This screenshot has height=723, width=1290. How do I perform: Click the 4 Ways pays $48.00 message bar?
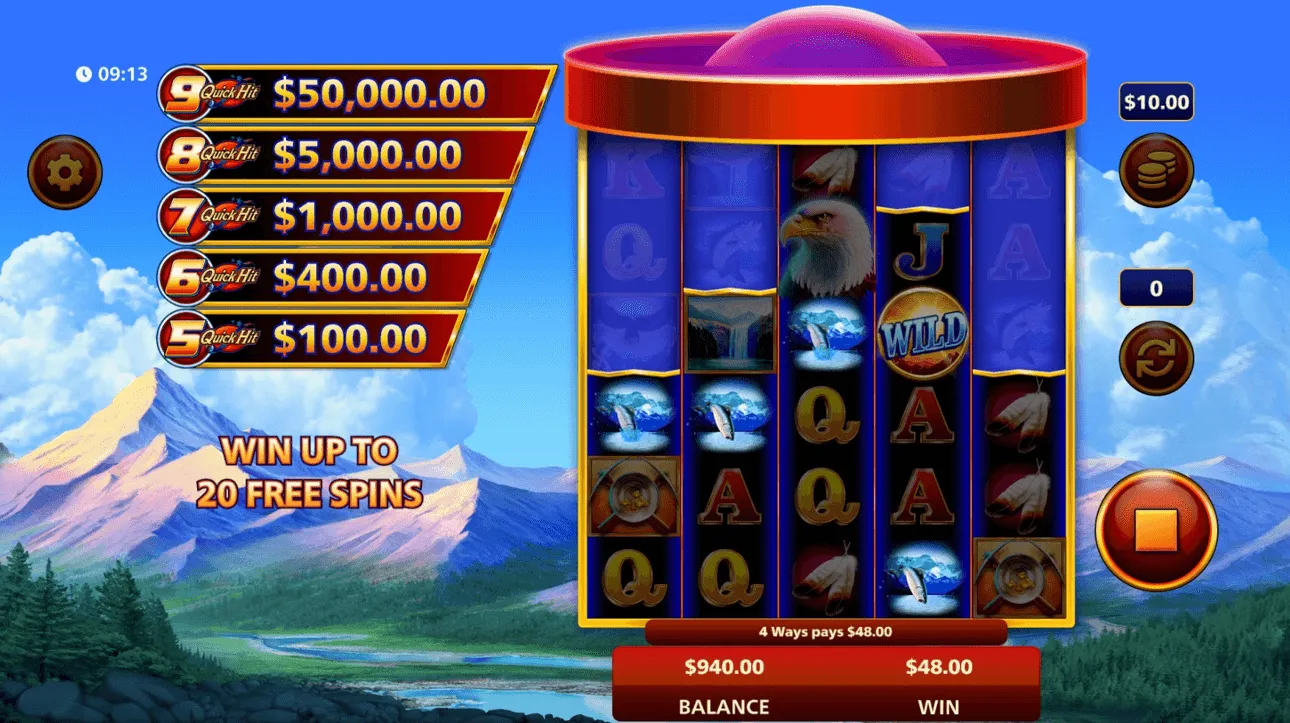pos(826,631)
